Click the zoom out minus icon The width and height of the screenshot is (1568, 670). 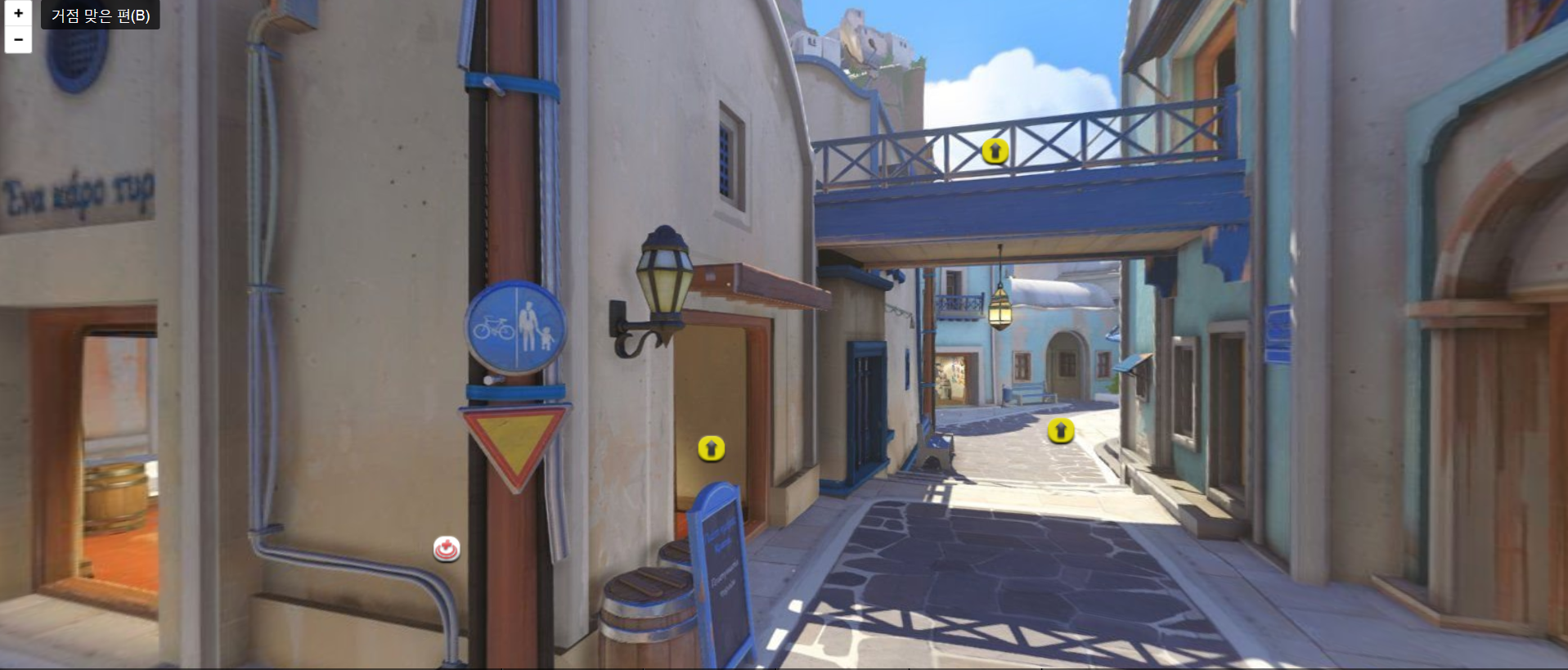pos(17,38)
